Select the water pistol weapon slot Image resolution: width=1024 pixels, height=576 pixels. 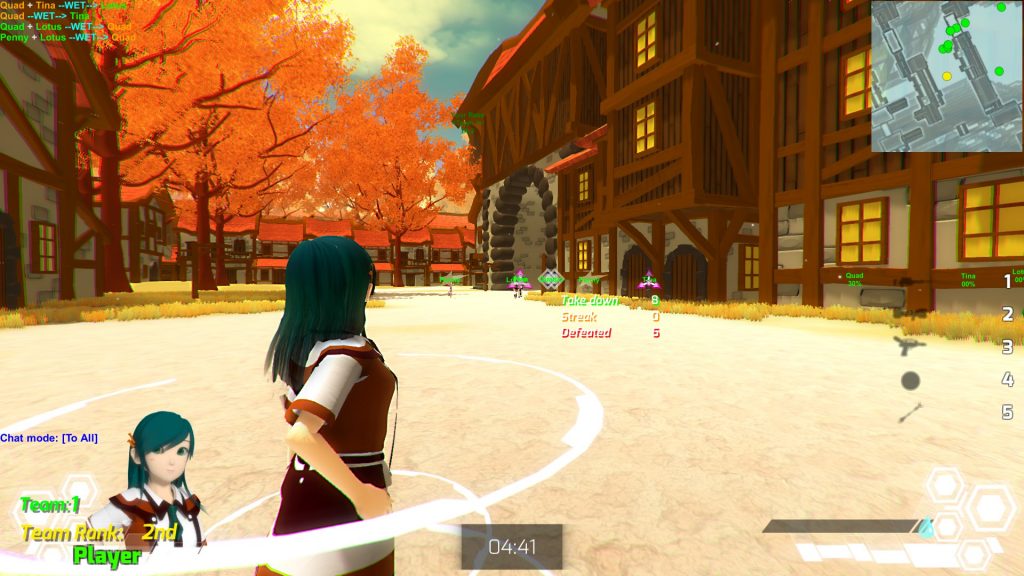910,346
